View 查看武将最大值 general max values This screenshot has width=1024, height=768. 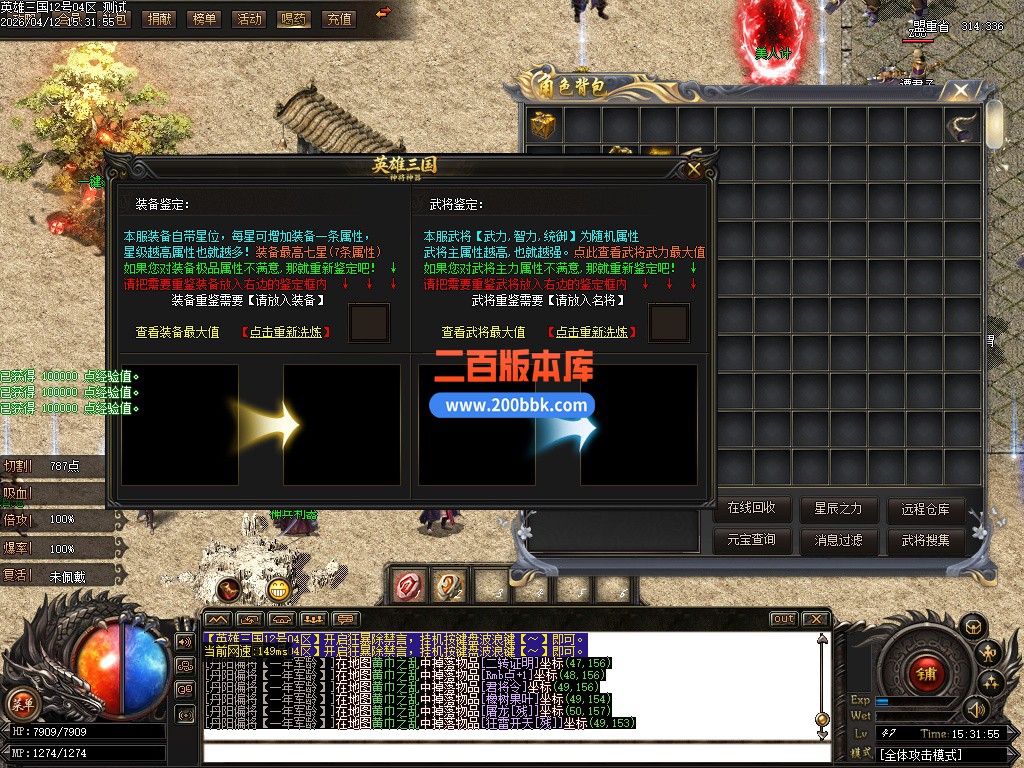point(483,332)
